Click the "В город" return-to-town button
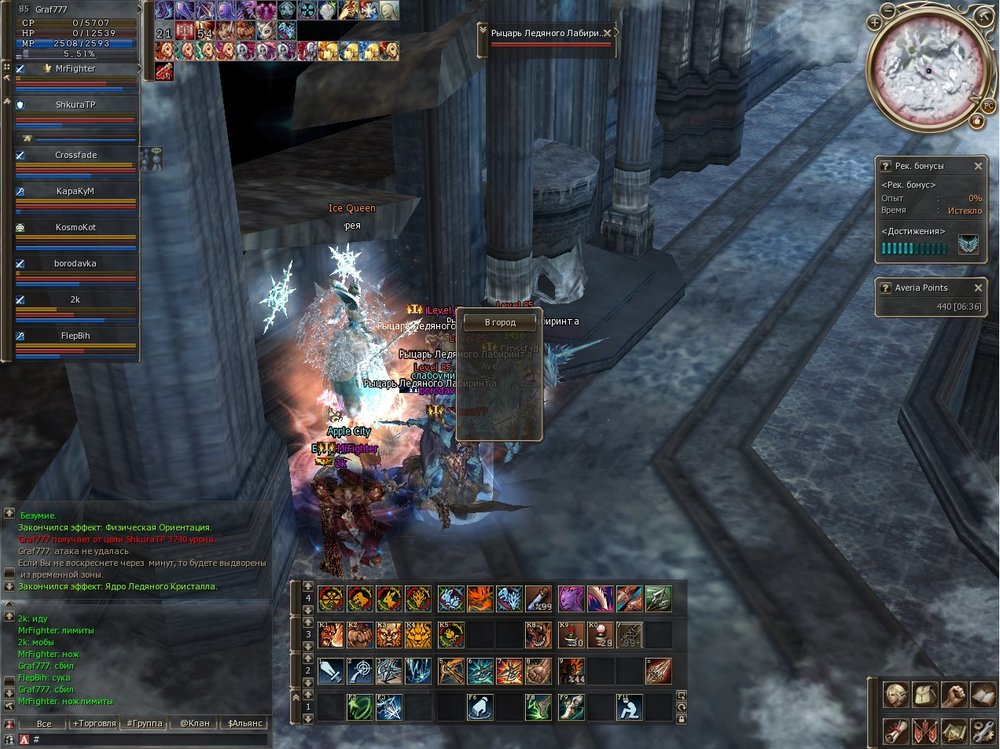 coord(499,323)
